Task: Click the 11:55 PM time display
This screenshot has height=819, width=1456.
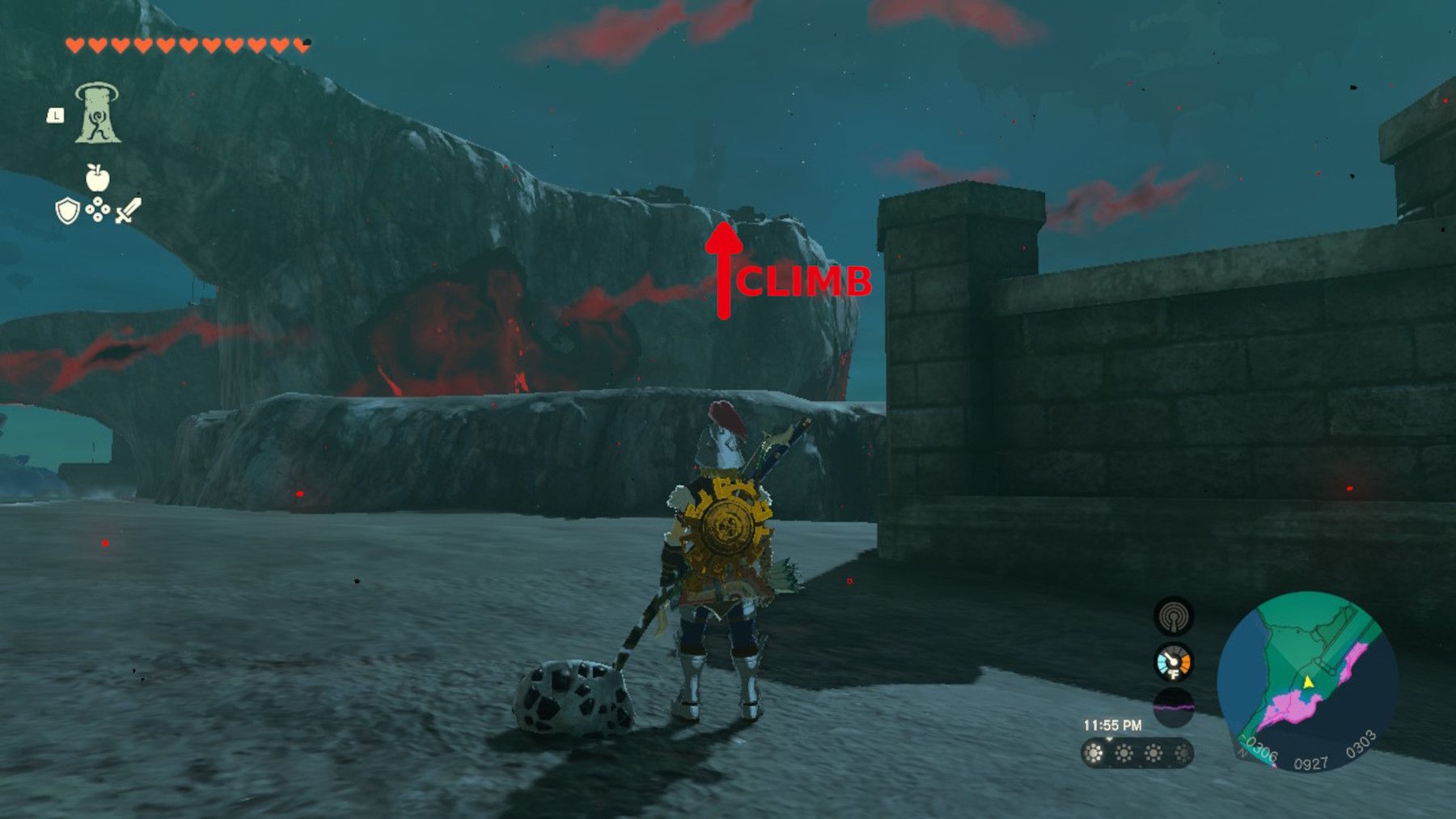Action: click(x=1113, y=724)
